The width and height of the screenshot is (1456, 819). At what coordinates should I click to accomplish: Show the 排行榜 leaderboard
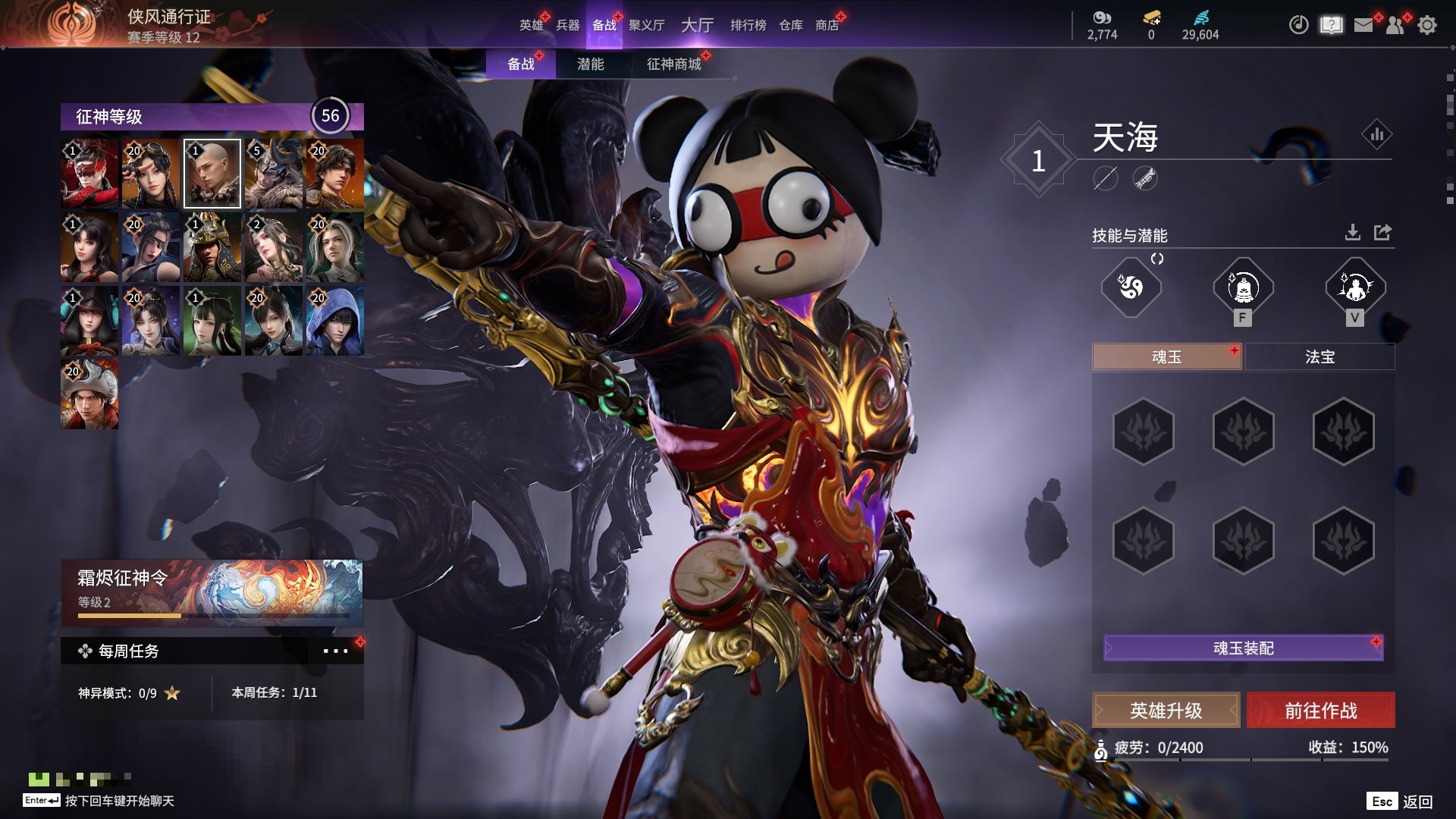[x=748, y=25]
